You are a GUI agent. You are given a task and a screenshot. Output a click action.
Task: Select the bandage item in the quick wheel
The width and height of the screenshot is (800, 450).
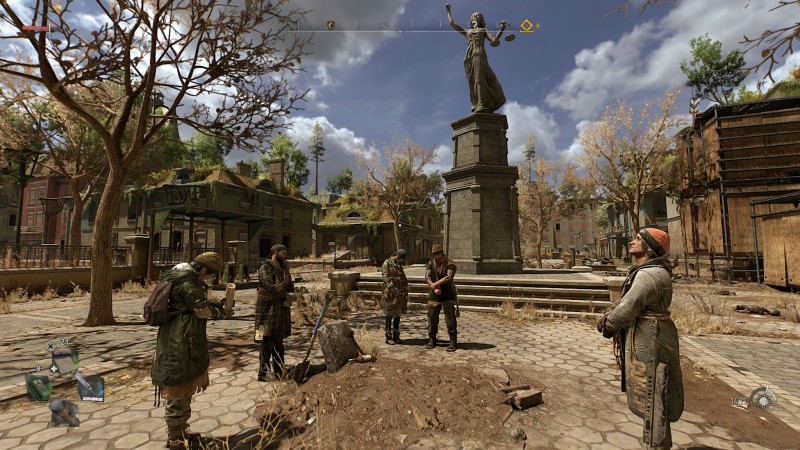tap(63, 360)
